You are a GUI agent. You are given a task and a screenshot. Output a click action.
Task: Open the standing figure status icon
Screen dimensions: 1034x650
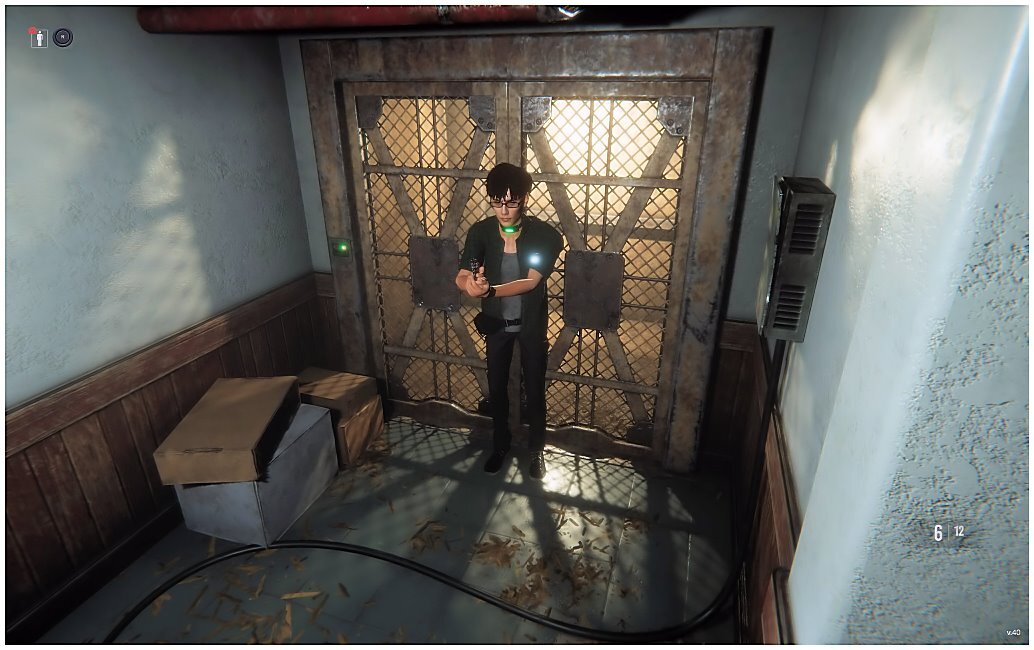pyautogui.click(x=39, y=38)
